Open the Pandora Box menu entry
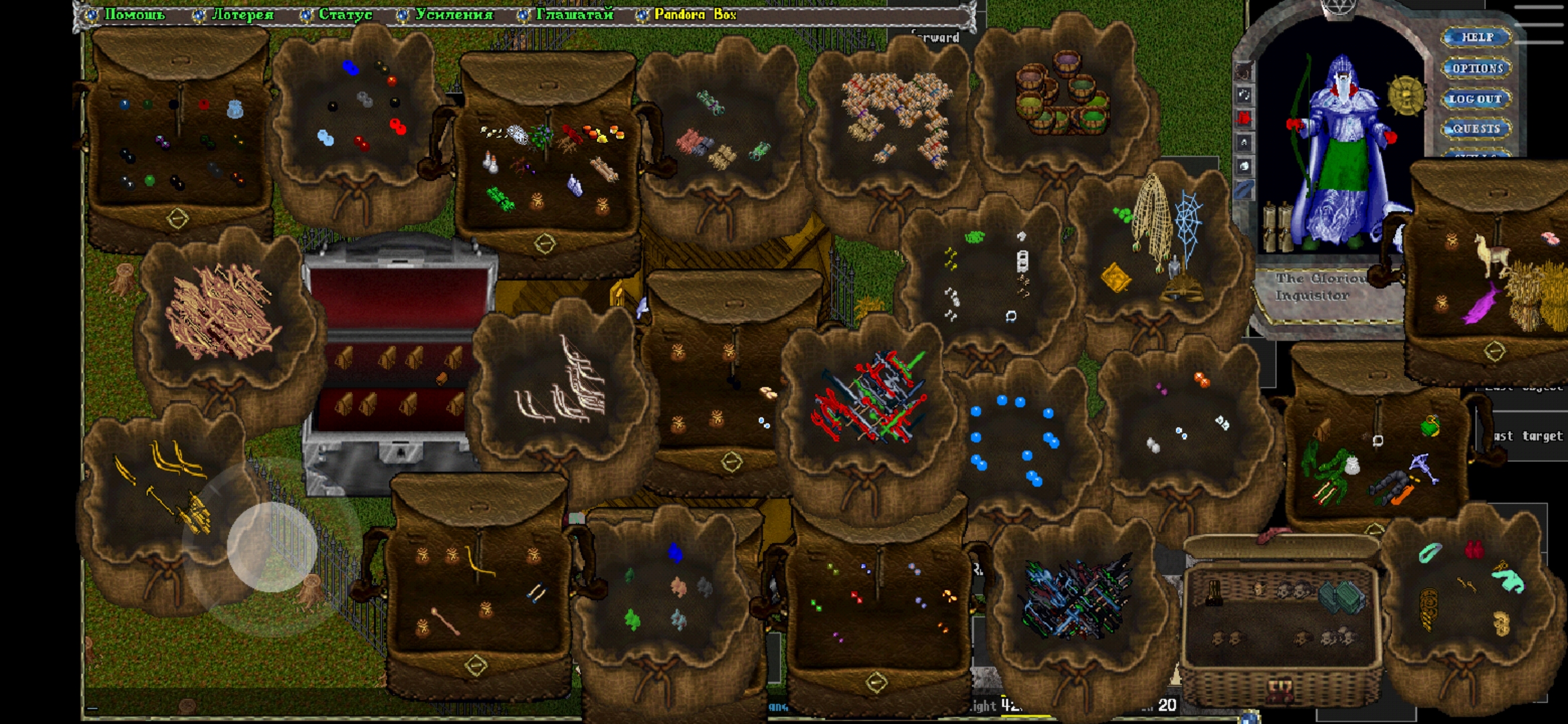The width and height of the screenshot is (1568, 724). coord(694,14)
